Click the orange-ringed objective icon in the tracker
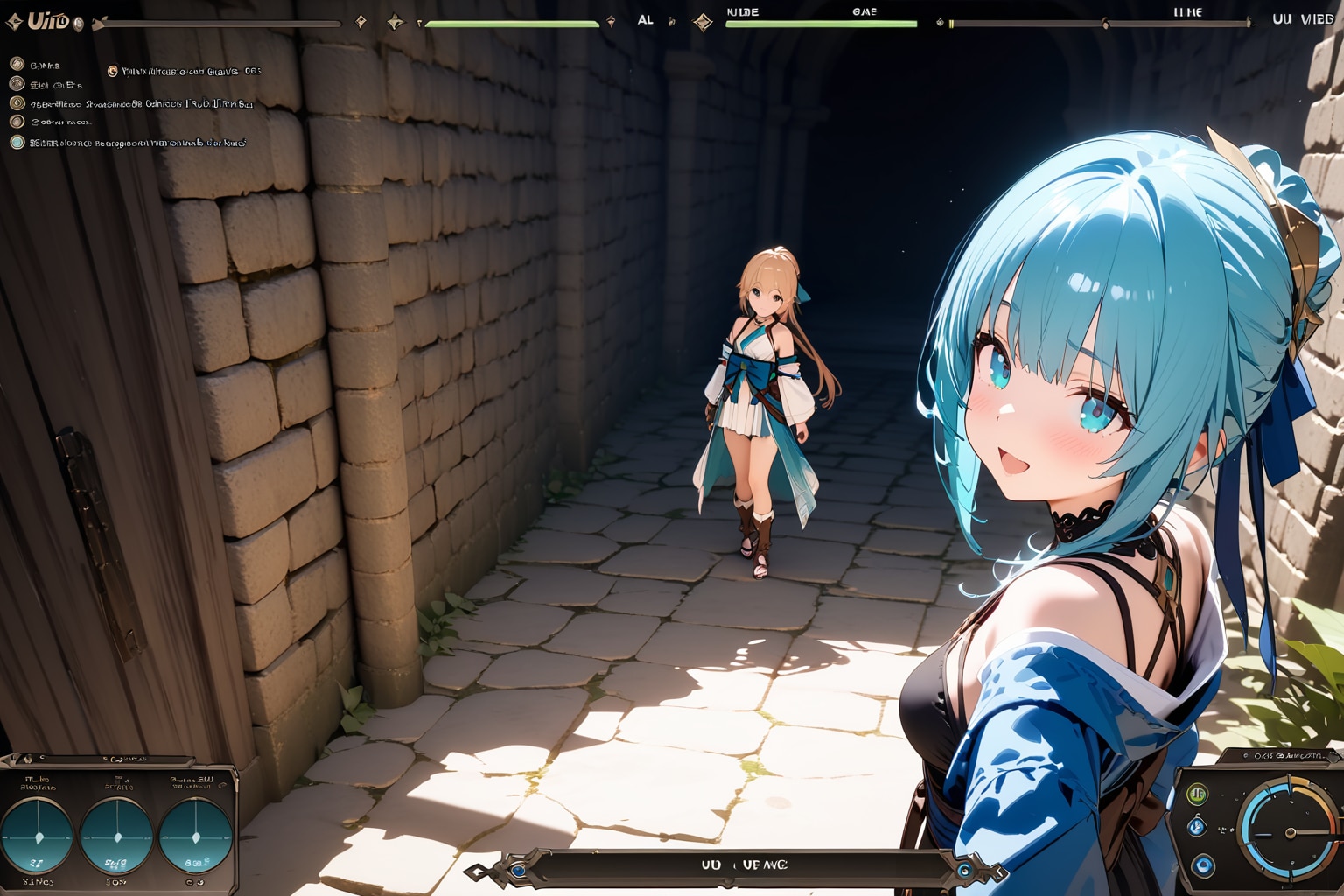This screenshot has height=896, width=1344. click(112, 71)
